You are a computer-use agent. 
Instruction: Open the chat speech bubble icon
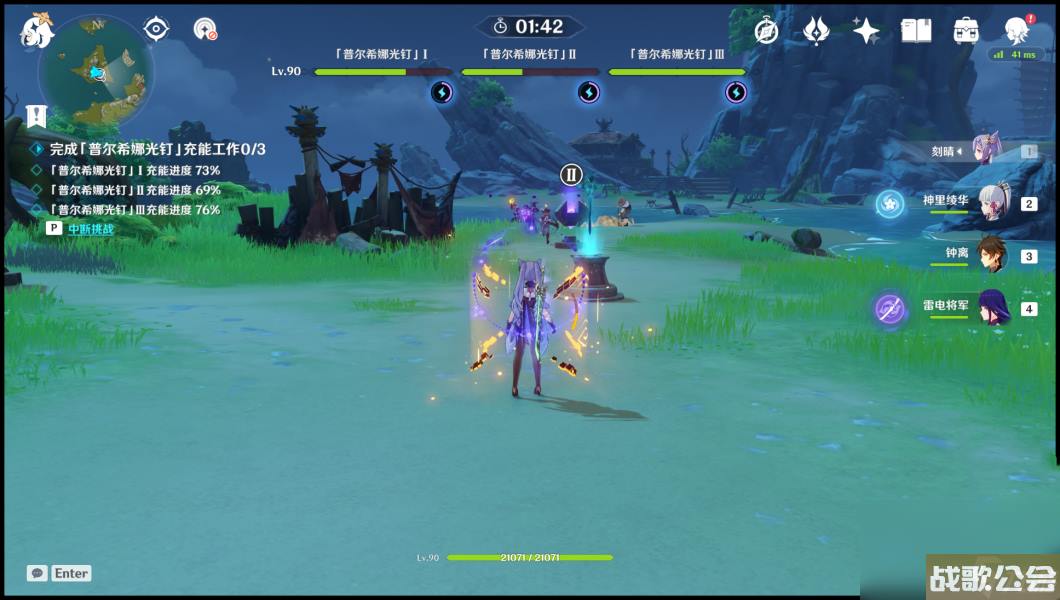[37, 573]
